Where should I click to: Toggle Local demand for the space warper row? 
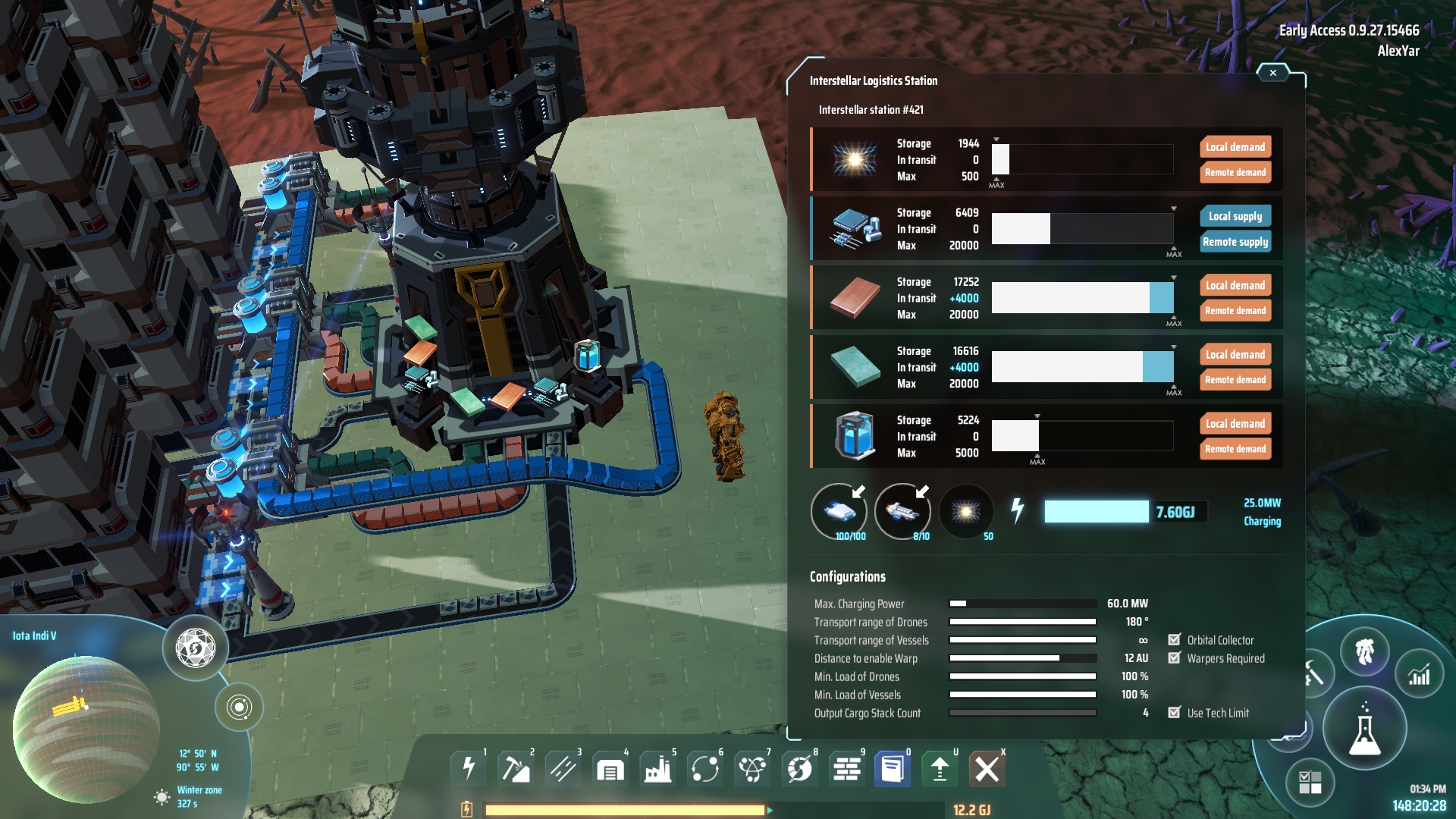(1235, 147)
